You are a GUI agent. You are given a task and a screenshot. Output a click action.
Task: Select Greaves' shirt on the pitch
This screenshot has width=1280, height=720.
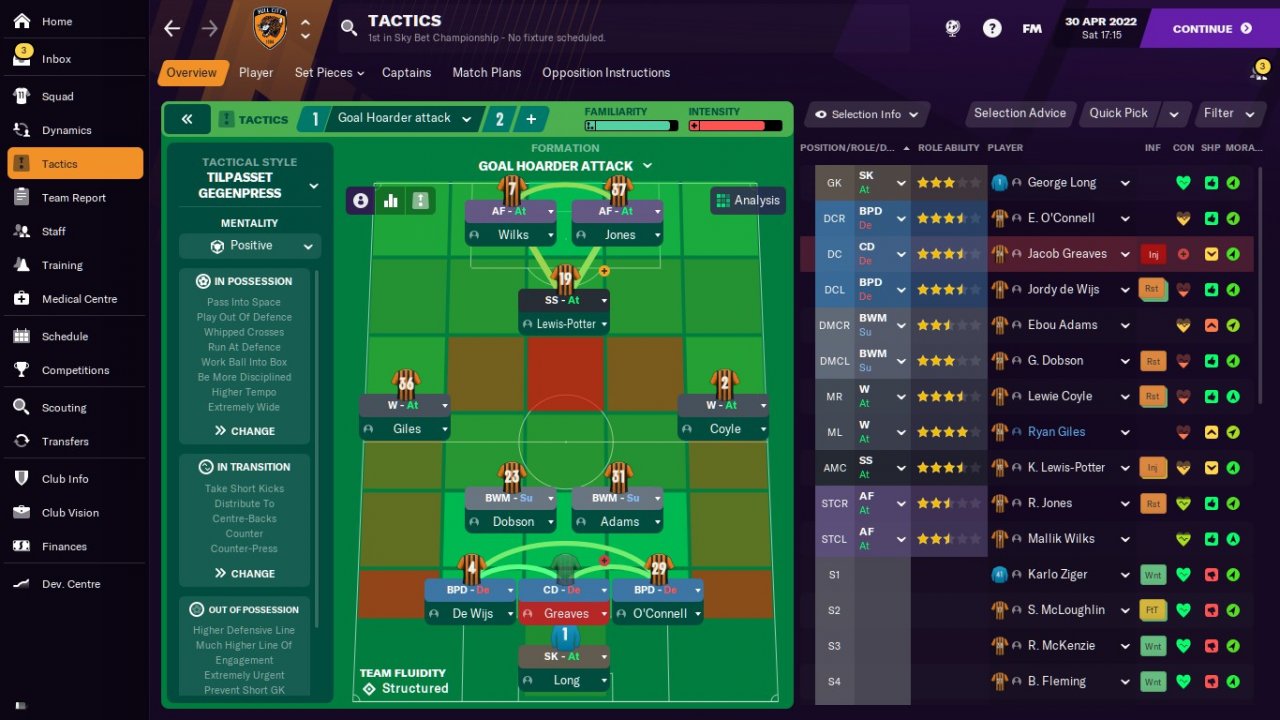565,570
